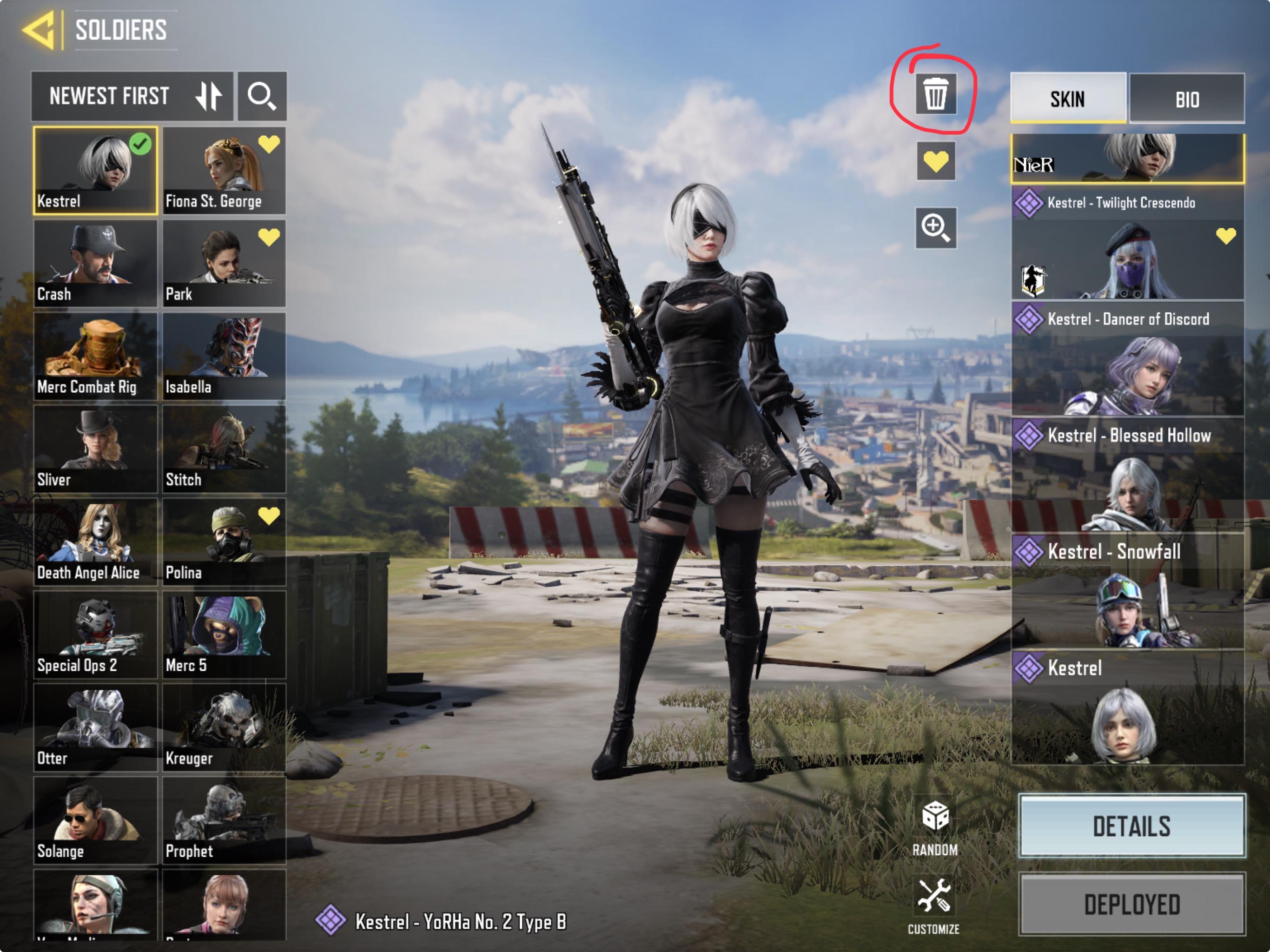
Task: Click the trash can delete icon
Action: coord(935,93)
